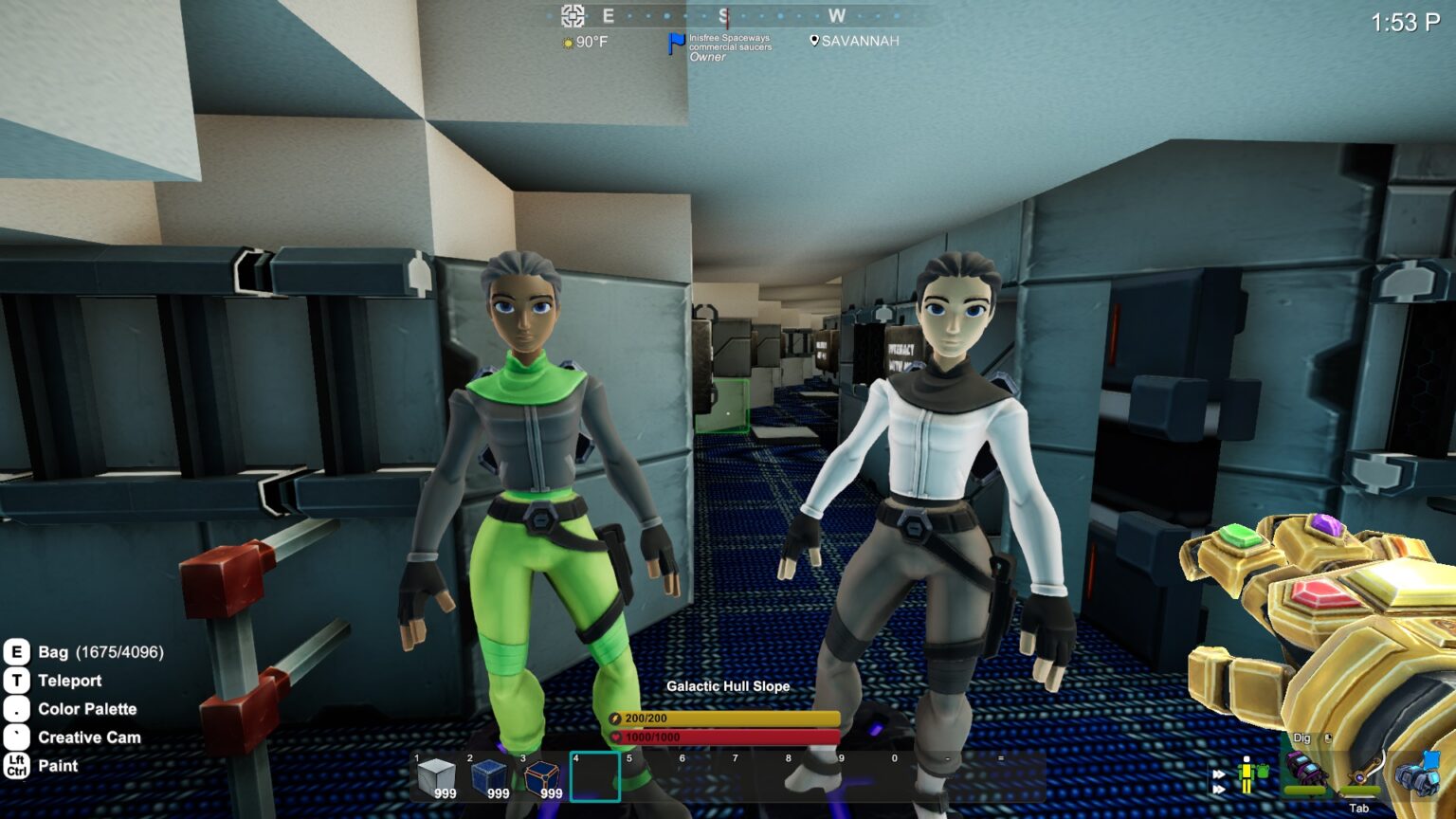Select the dark blue block in hotbar slot 2
The width and height of the screenshot is (1456, 819).
click(x=489, y=777)
